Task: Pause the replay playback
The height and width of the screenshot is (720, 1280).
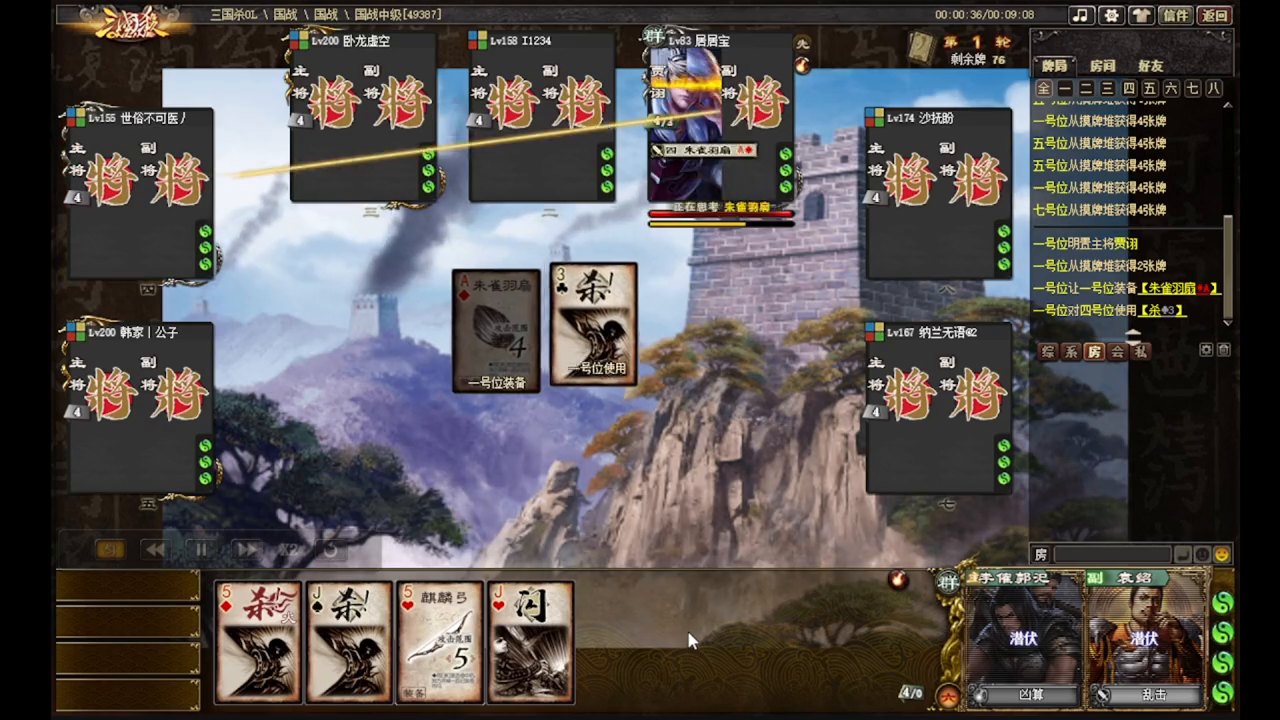Action: coord(201,549)
